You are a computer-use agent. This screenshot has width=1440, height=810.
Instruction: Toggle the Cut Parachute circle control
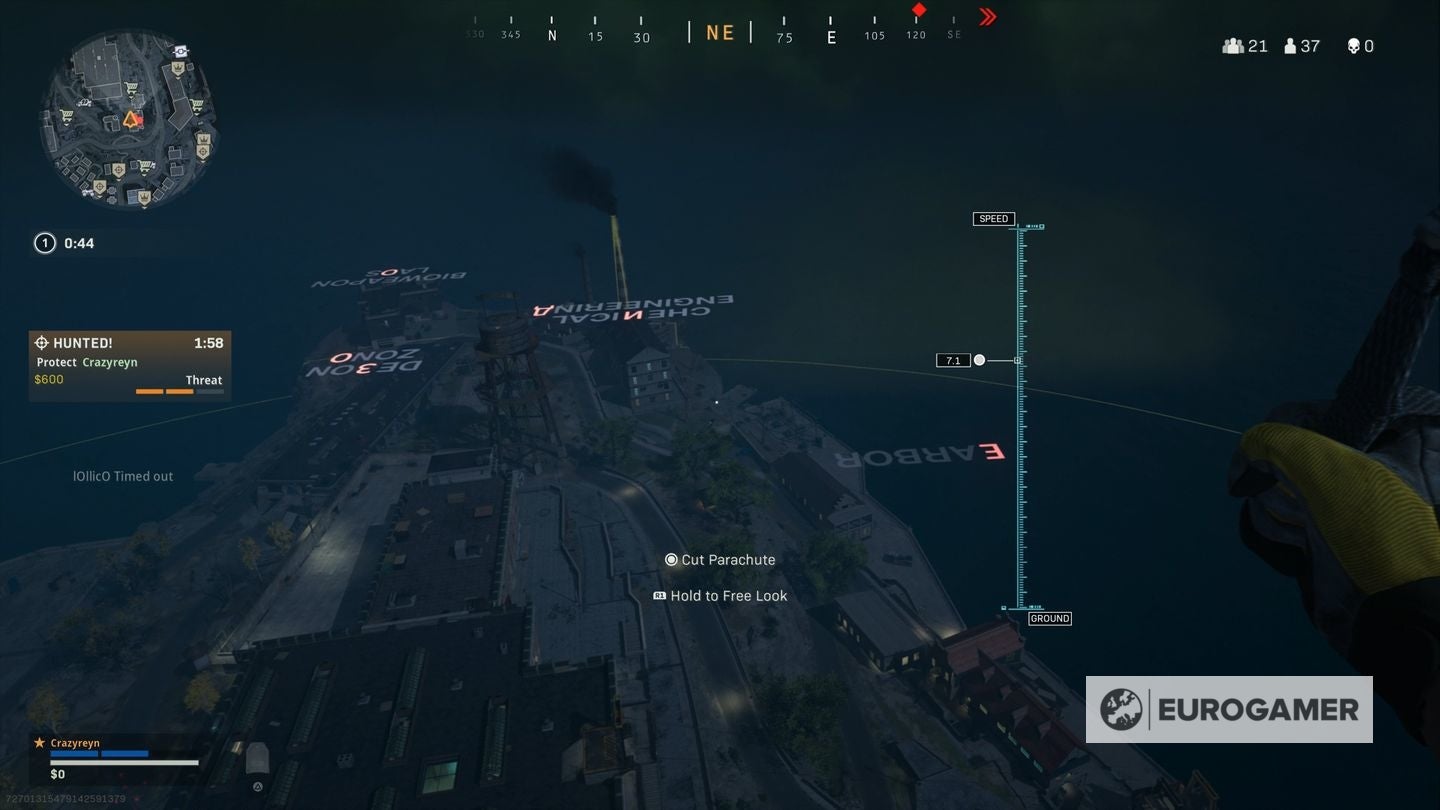click(x=671, y=560)
